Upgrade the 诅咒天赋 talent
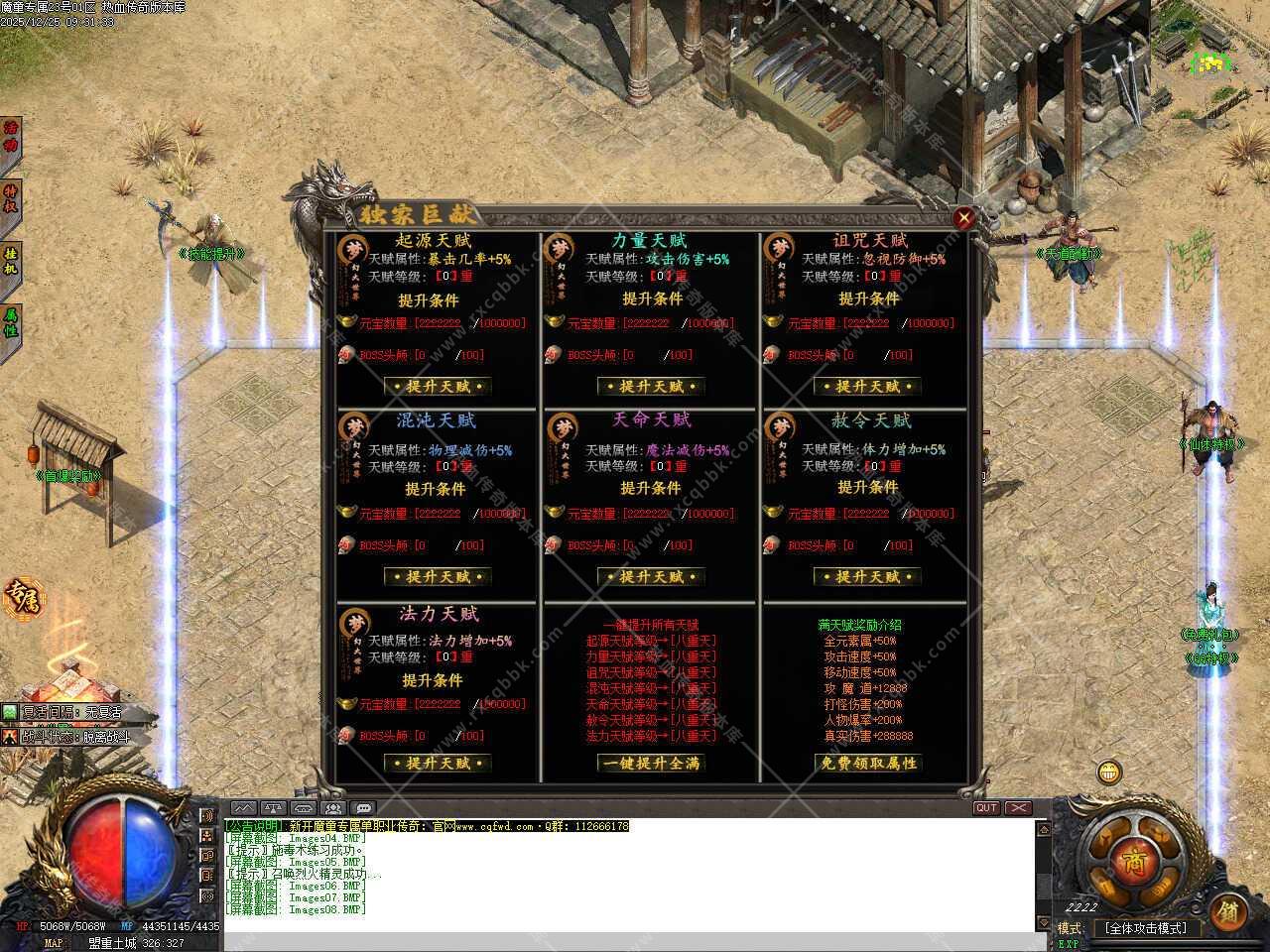The image size is (1270, 952). click(x=867, y=386)
